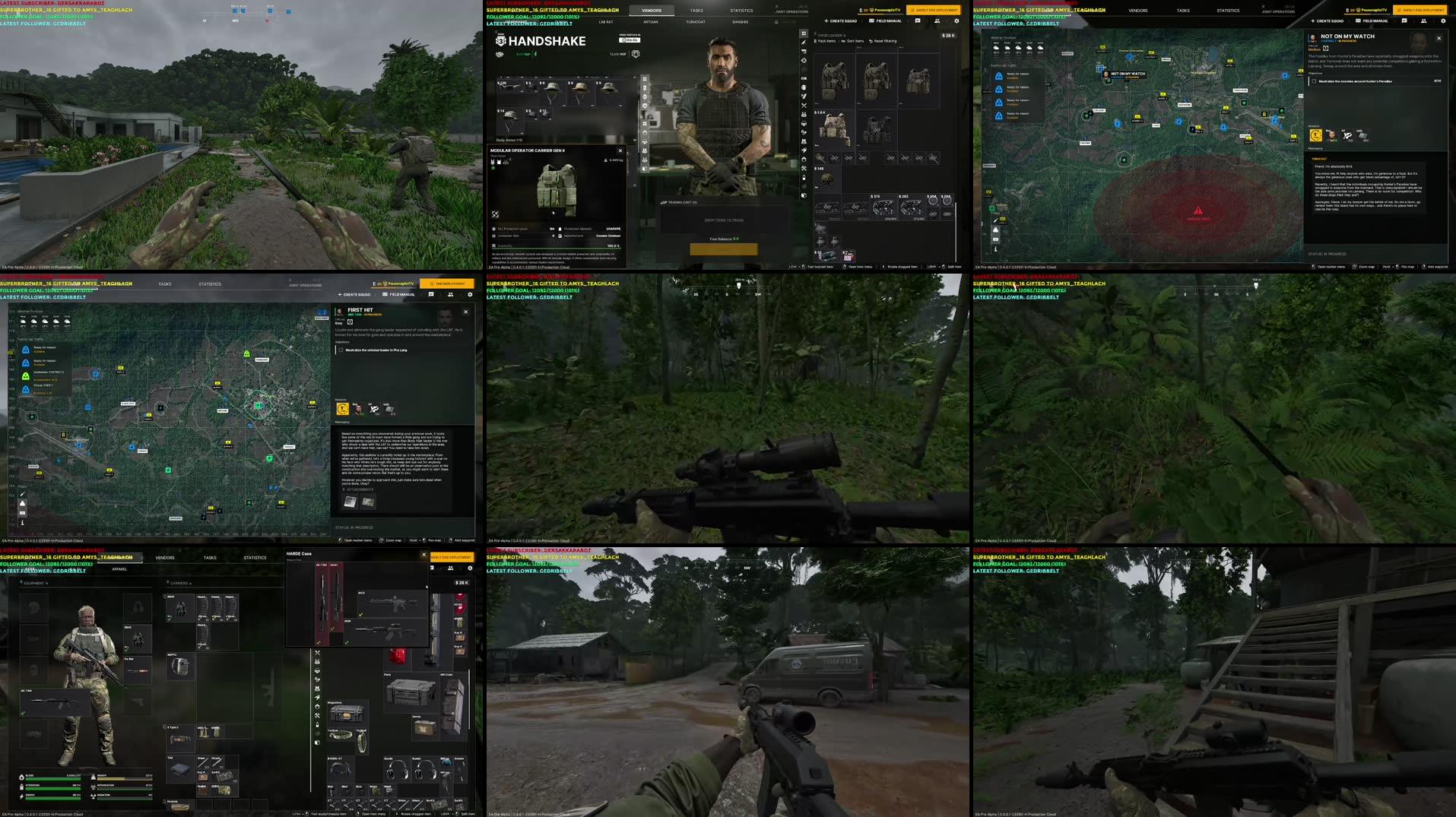
Task: Switch to the TASKS tab
Action: 695,10
